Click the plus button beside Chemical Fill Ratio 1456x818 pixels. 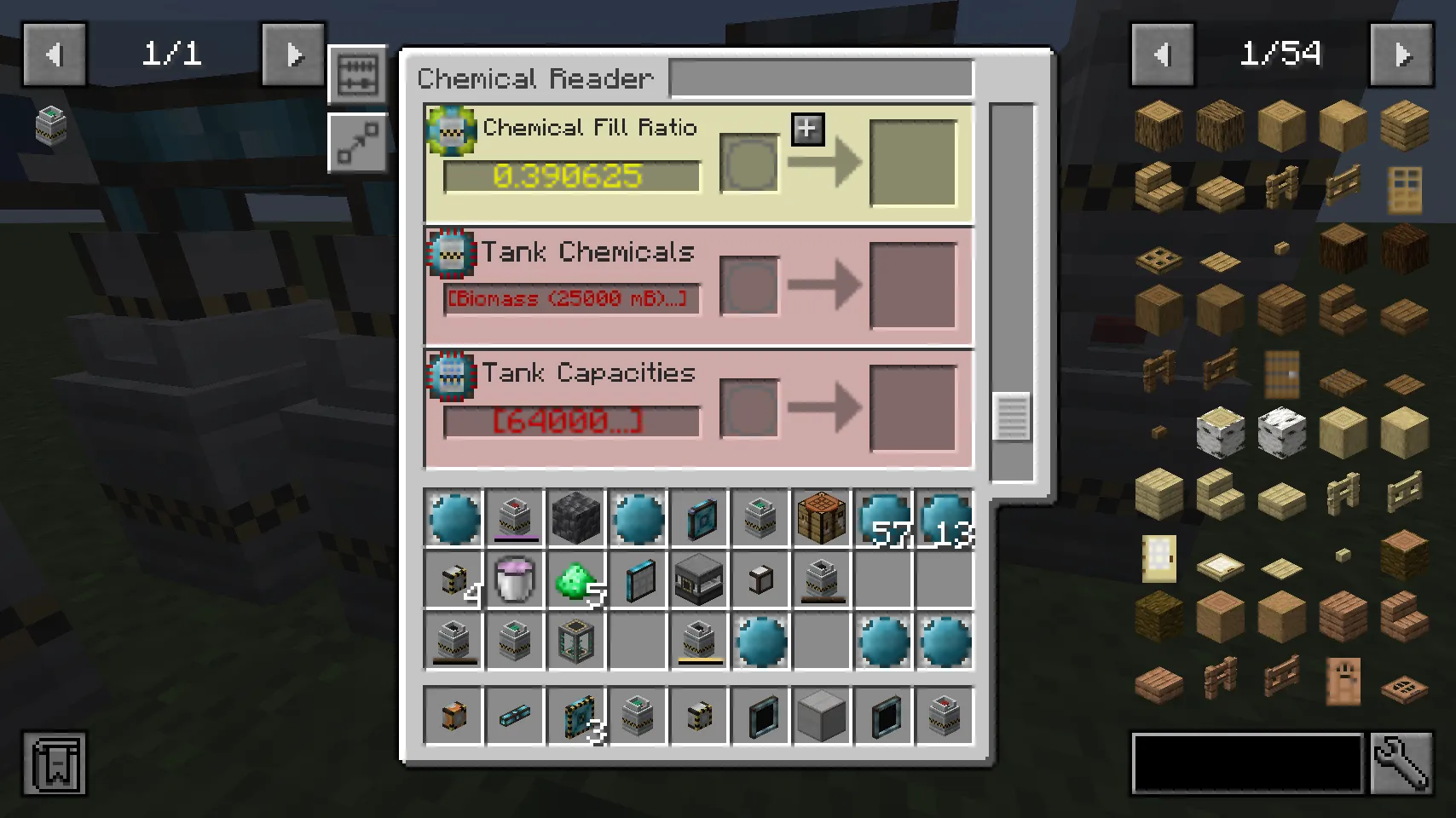tap(806, 130)
